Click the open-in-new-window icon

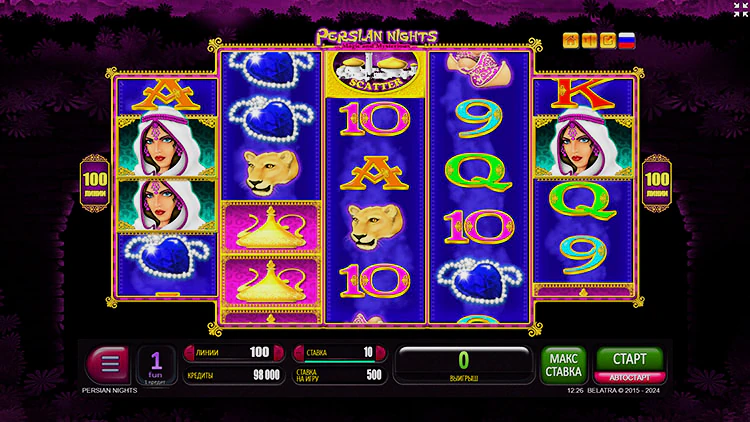click(607, 41)
